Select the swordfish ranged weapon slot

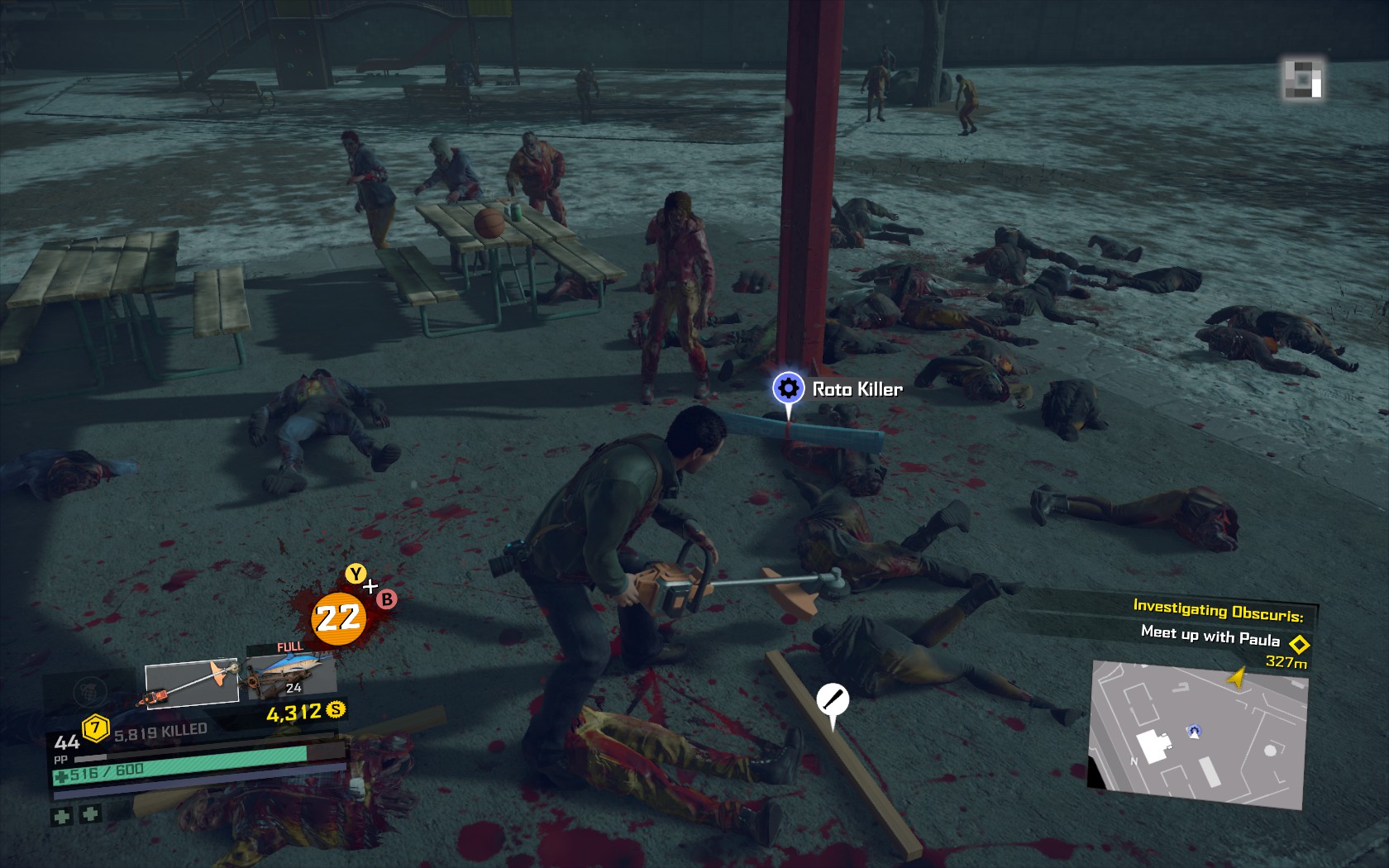[291, 674]
